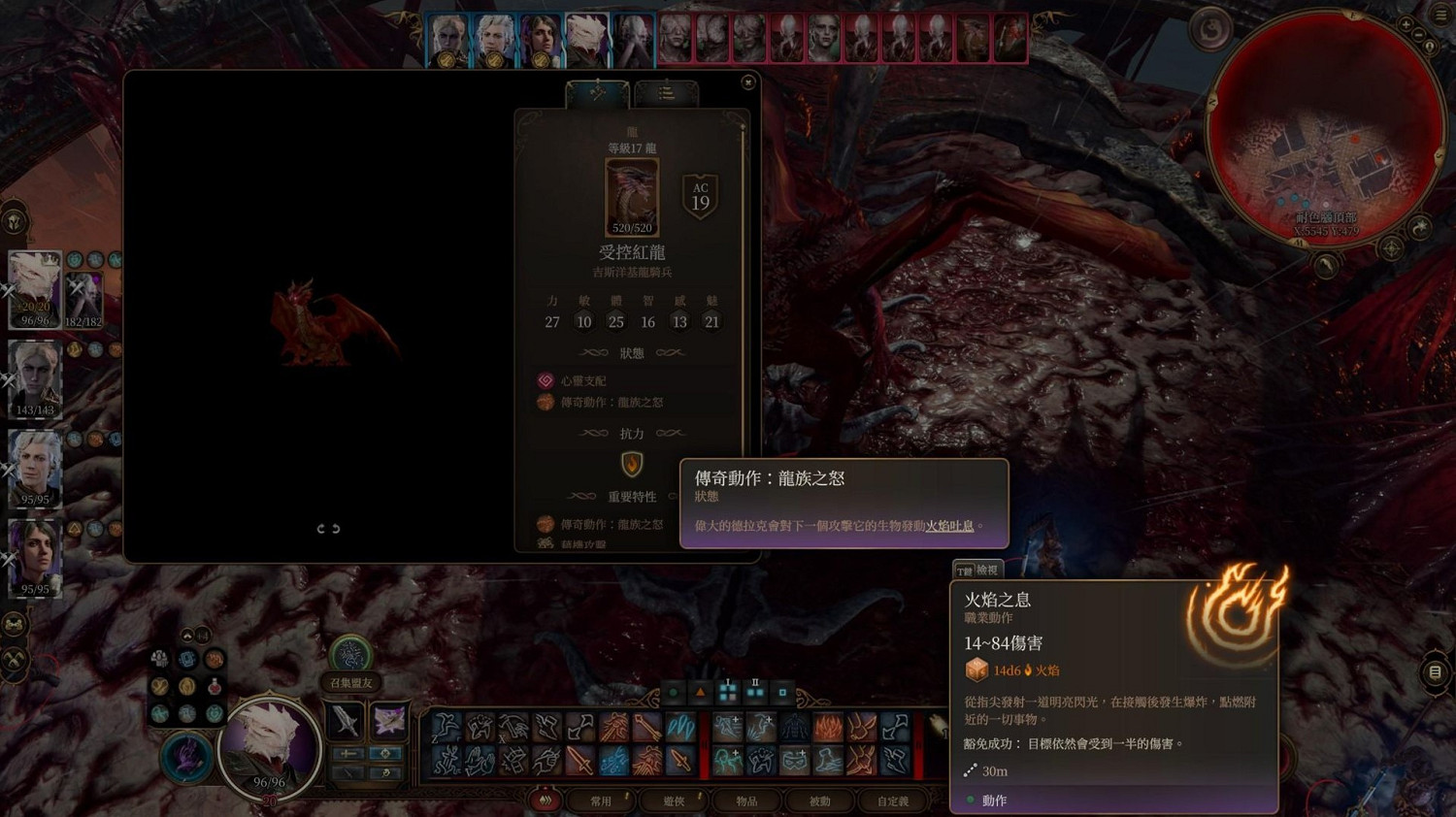1456x817 pixels.
Task: Open the notes tab in the examine window
Action: tap(665, 92)
